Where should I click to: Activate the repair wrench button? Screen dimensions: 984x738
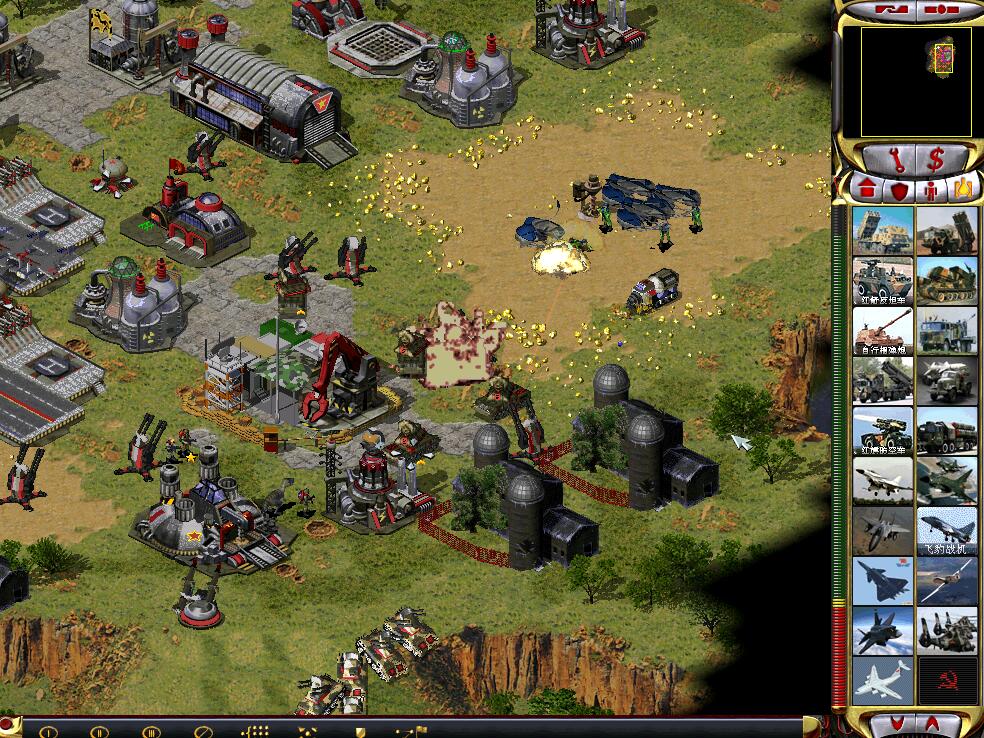(x=896, y=158)
